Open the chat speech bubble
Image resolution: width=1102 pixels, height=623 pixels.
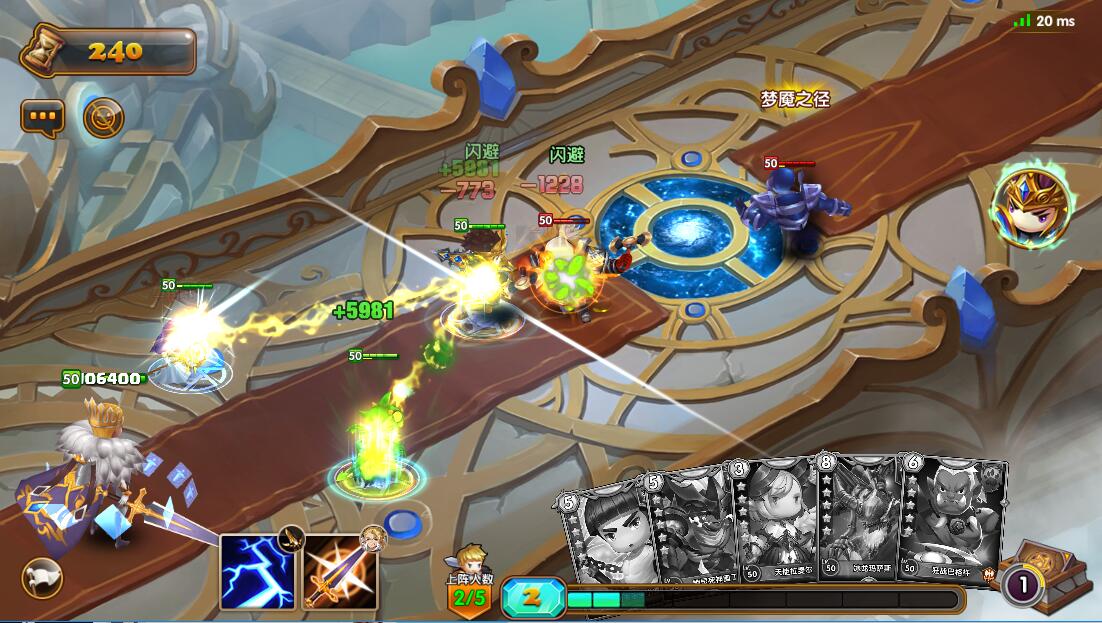[43, 117]
